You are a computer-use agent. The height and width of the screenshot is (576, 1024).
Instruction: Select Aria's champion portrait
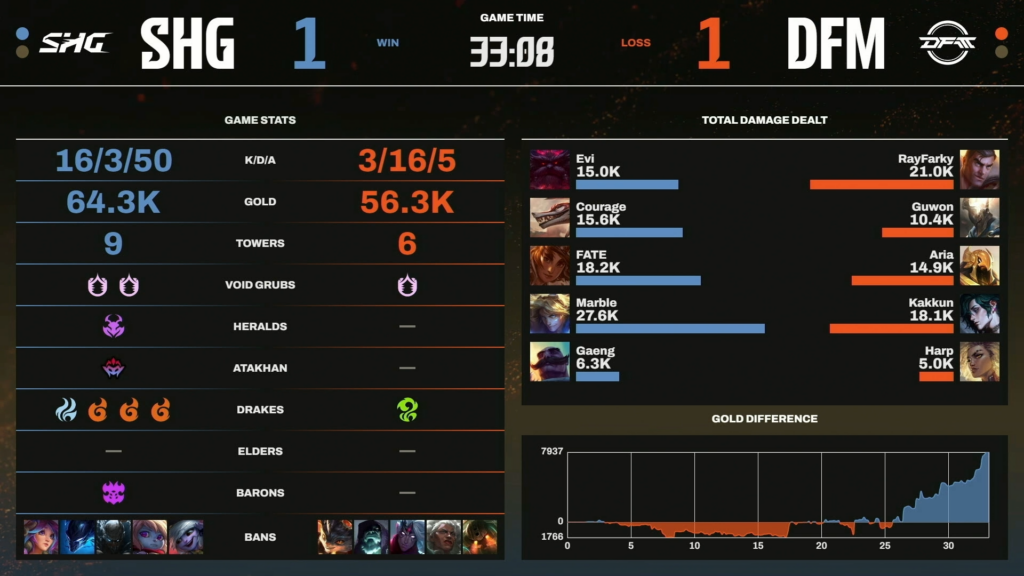click(x=979, y=265)
